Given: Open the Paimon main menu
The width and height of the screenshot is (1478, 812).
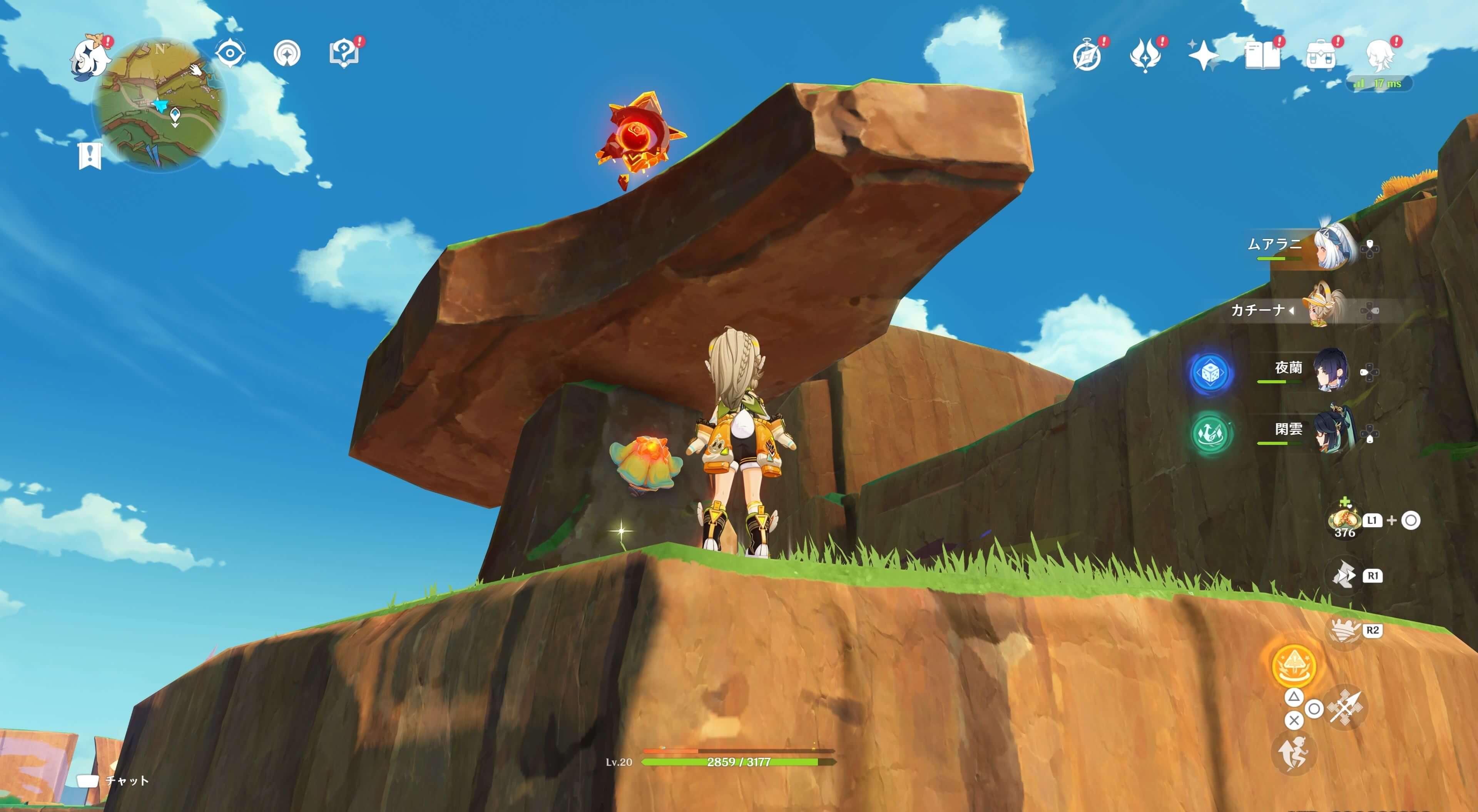Looking at the screenshot, I should [90, 56].
